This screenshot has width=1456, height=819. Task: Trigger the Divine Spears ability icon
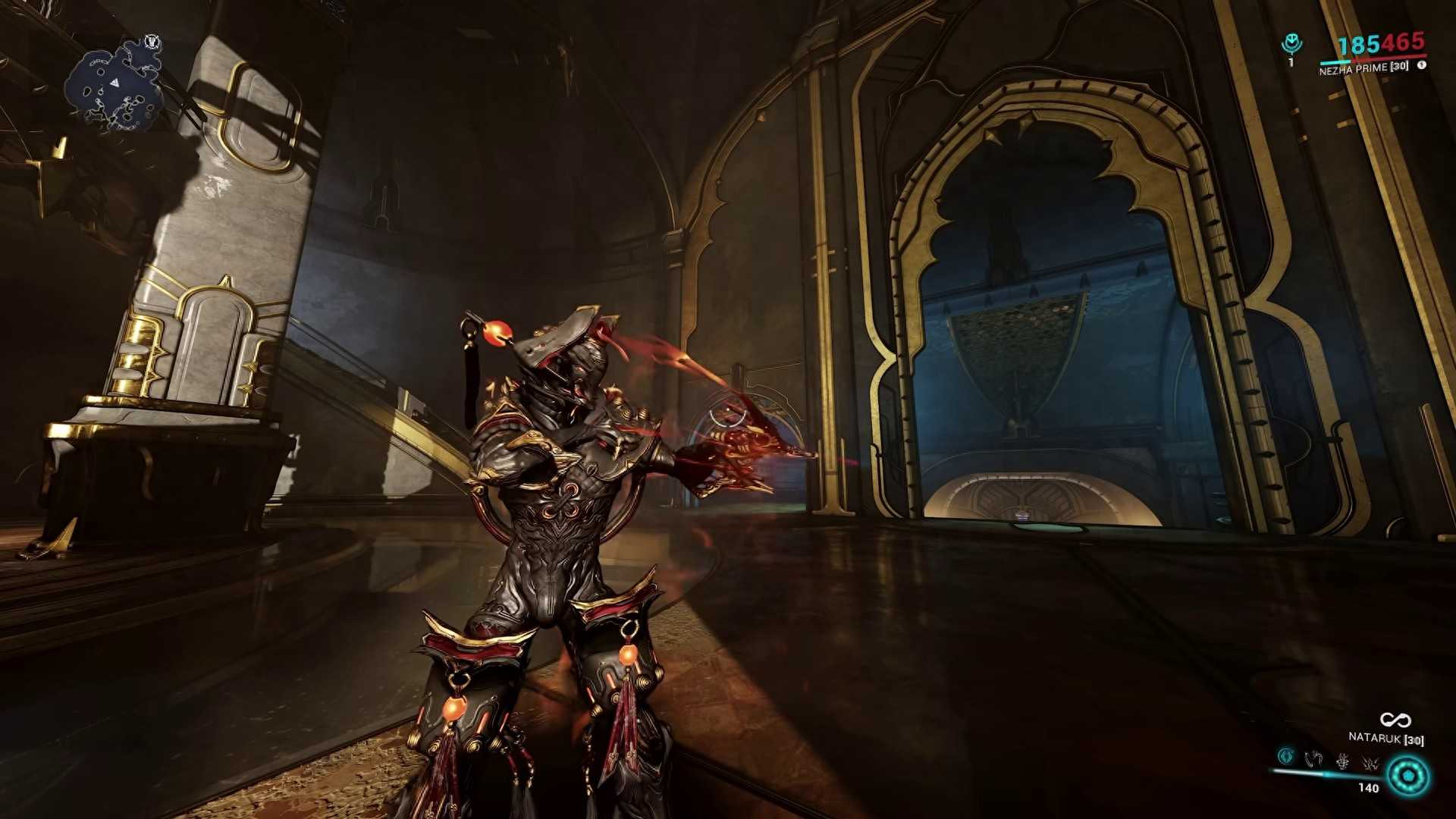(x=1370, y=761)
